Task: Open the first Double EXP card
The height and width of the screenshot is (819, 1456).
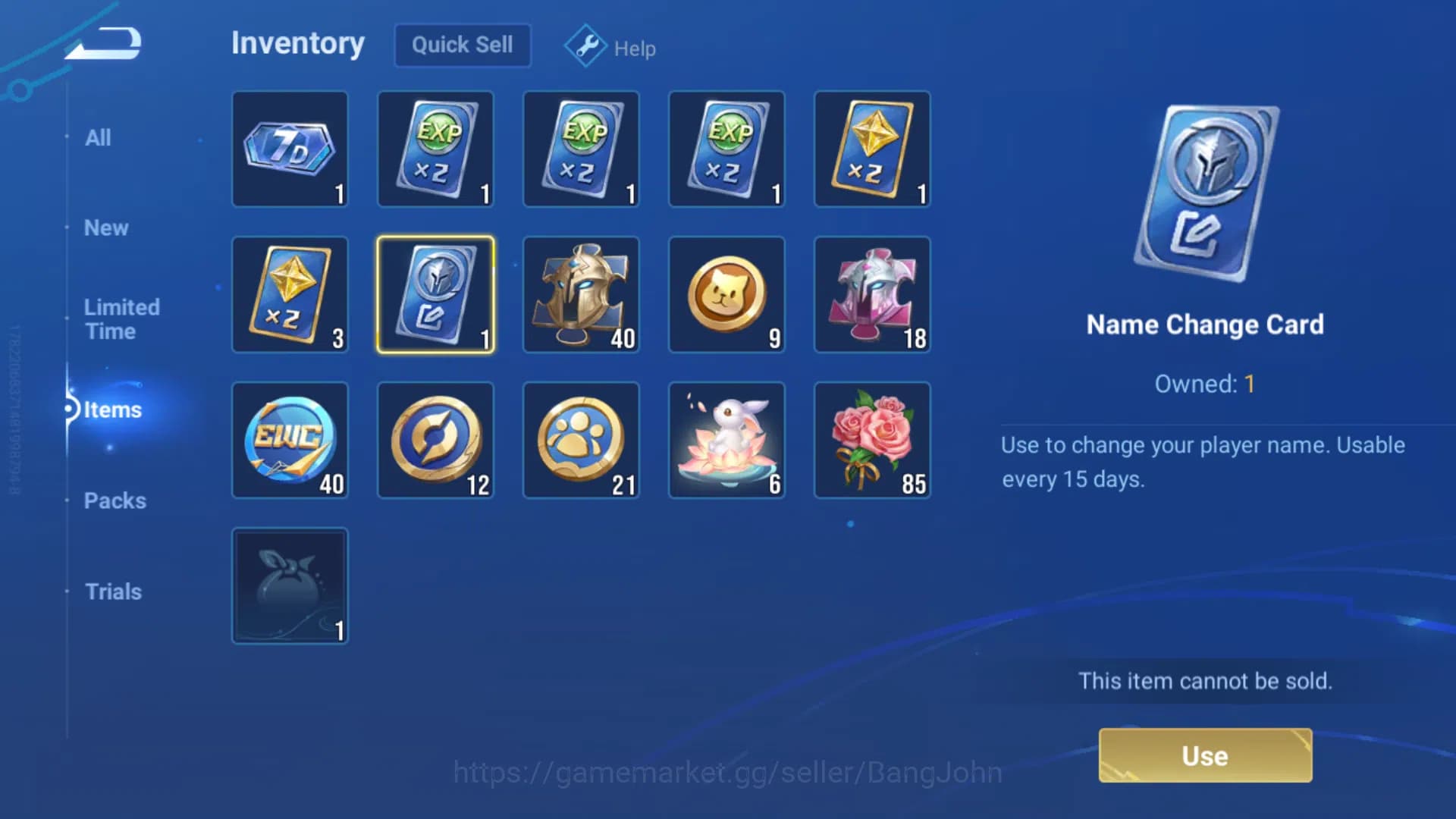Action: 436,149
